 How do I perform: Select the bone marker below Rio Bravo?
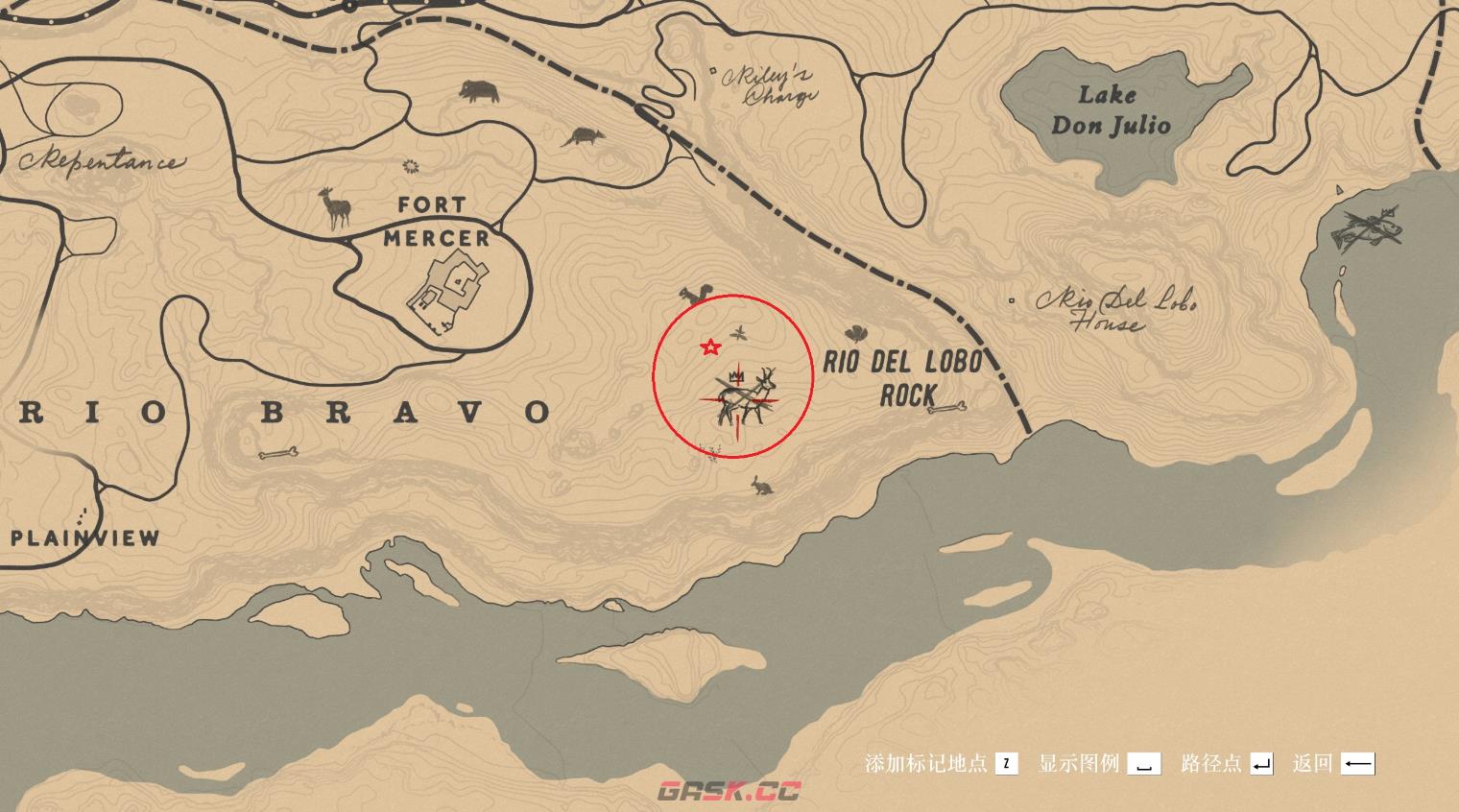(x=278, y=453)
